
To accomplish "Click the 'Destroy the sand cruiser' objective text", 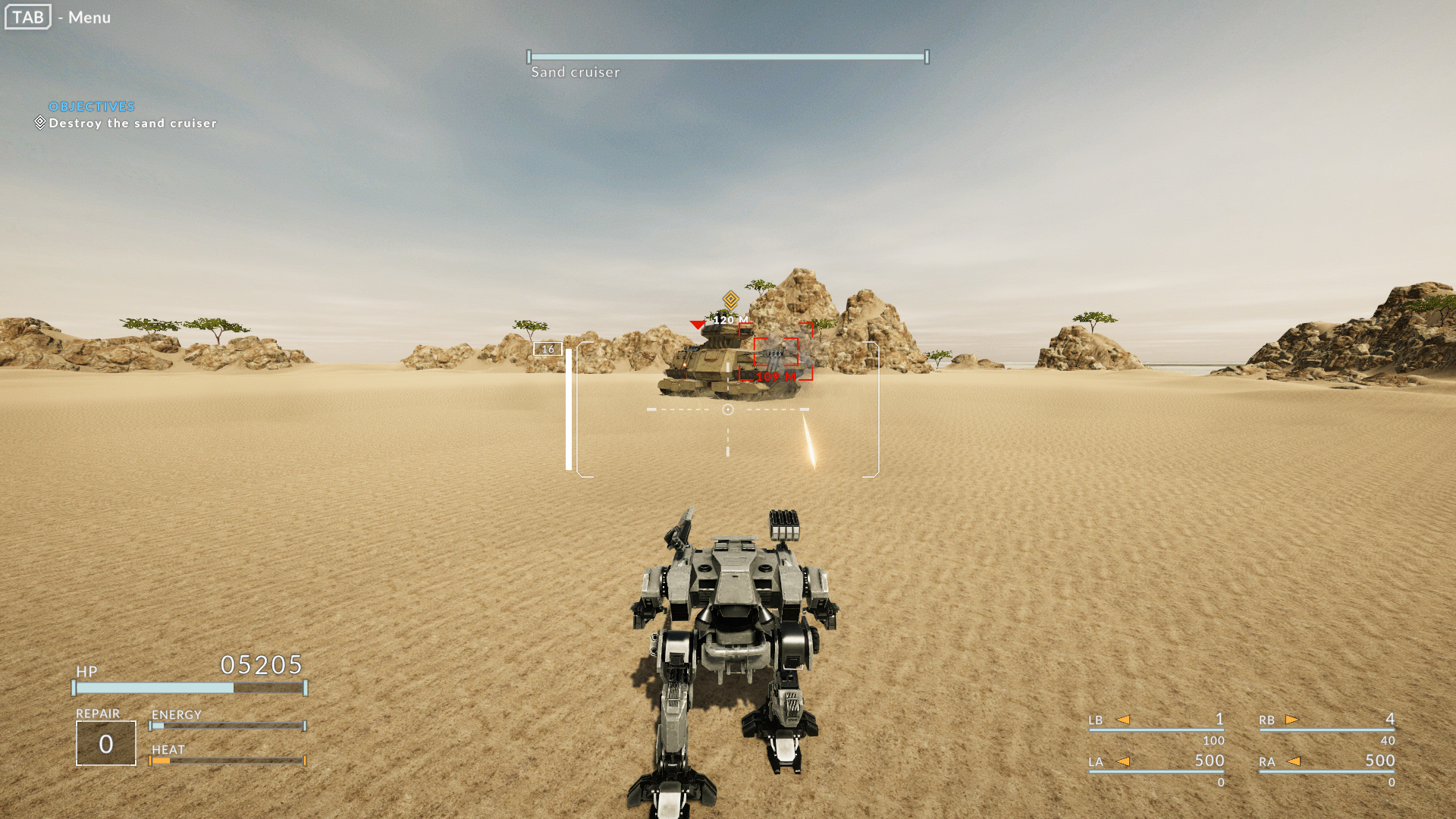I will pos(132,123).
